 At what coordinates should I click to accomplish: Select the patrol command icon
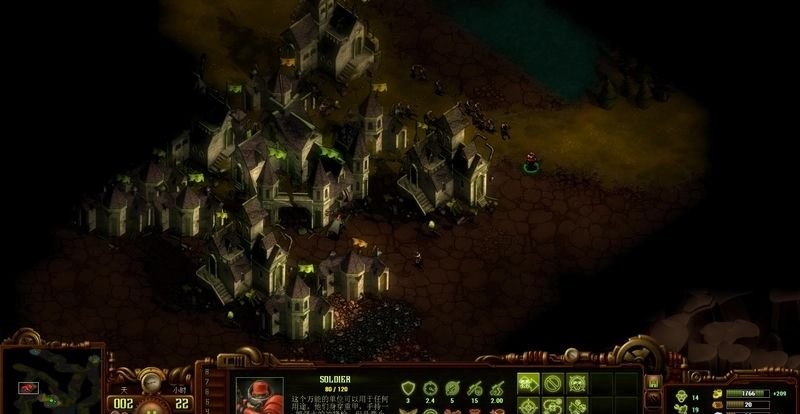(x=552, y=404)
